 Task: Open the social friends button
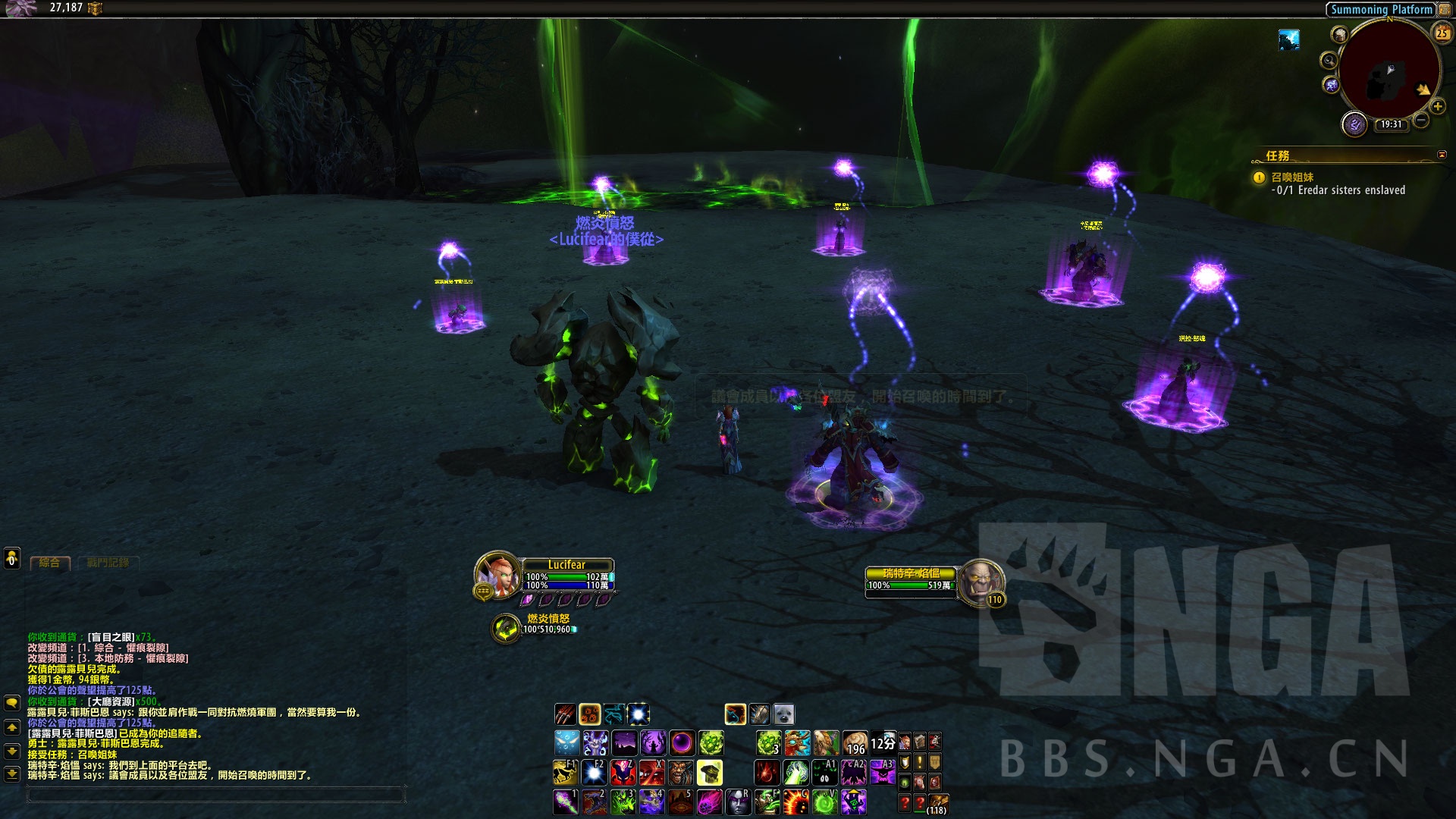click(12, 559)
